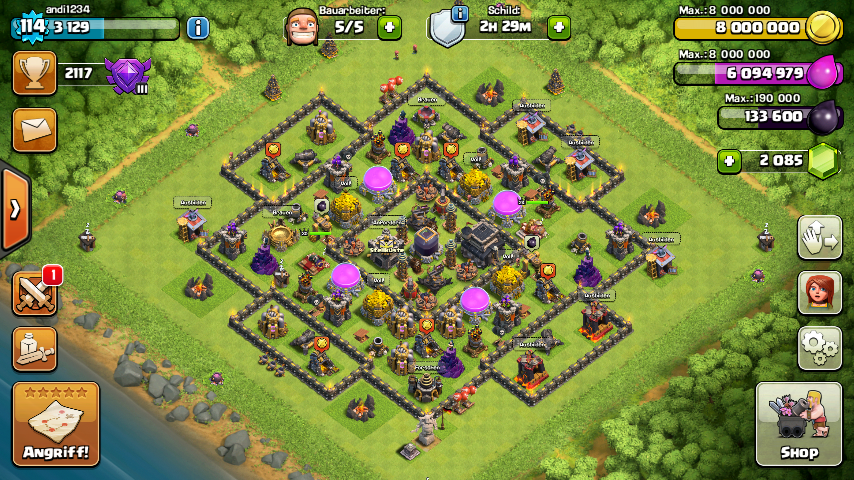Open the trophy league button
This screenshot has width=854, height=480.
[34, 73]
